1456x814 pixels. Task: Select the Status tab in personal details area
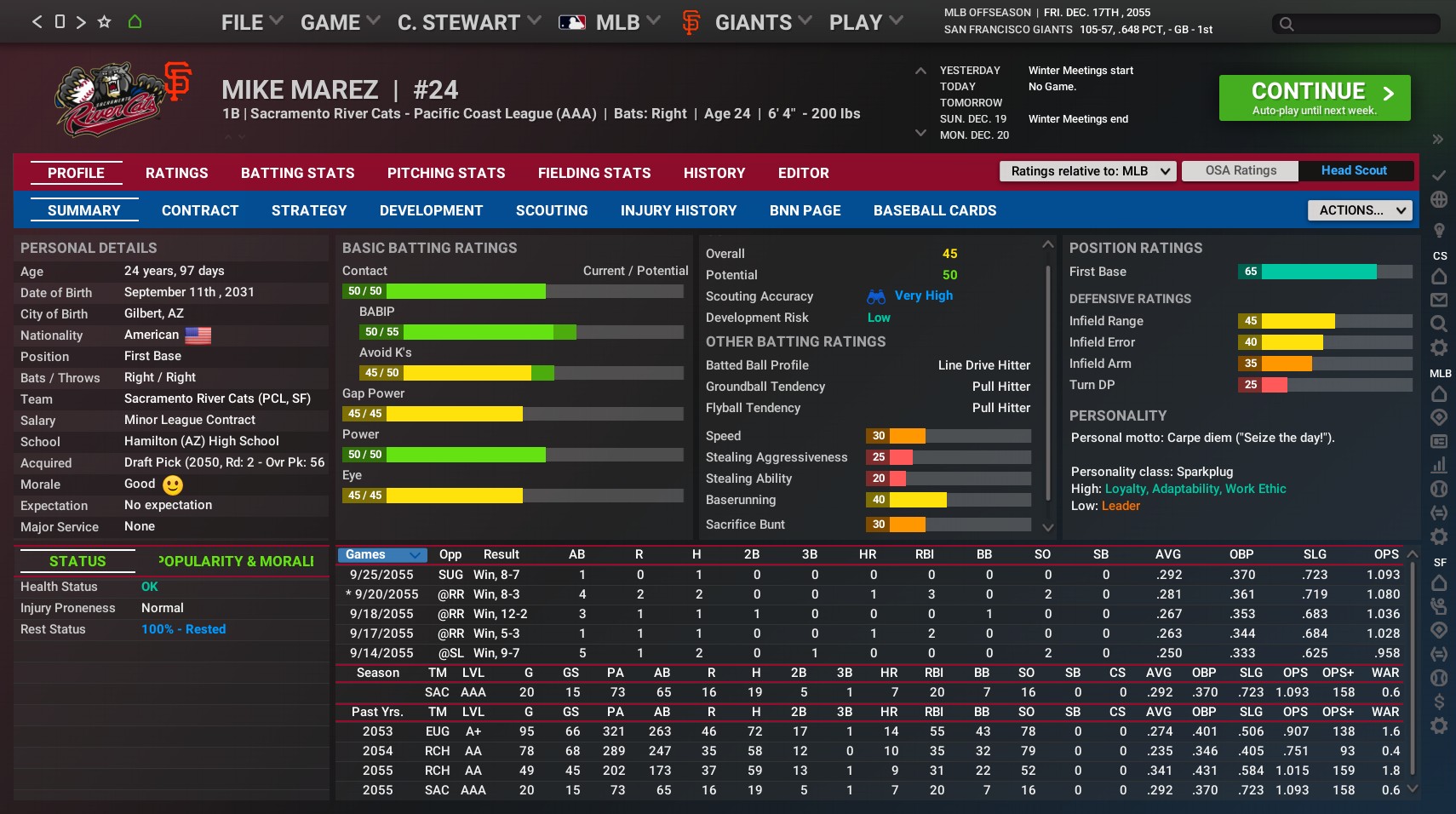(77, 562)
